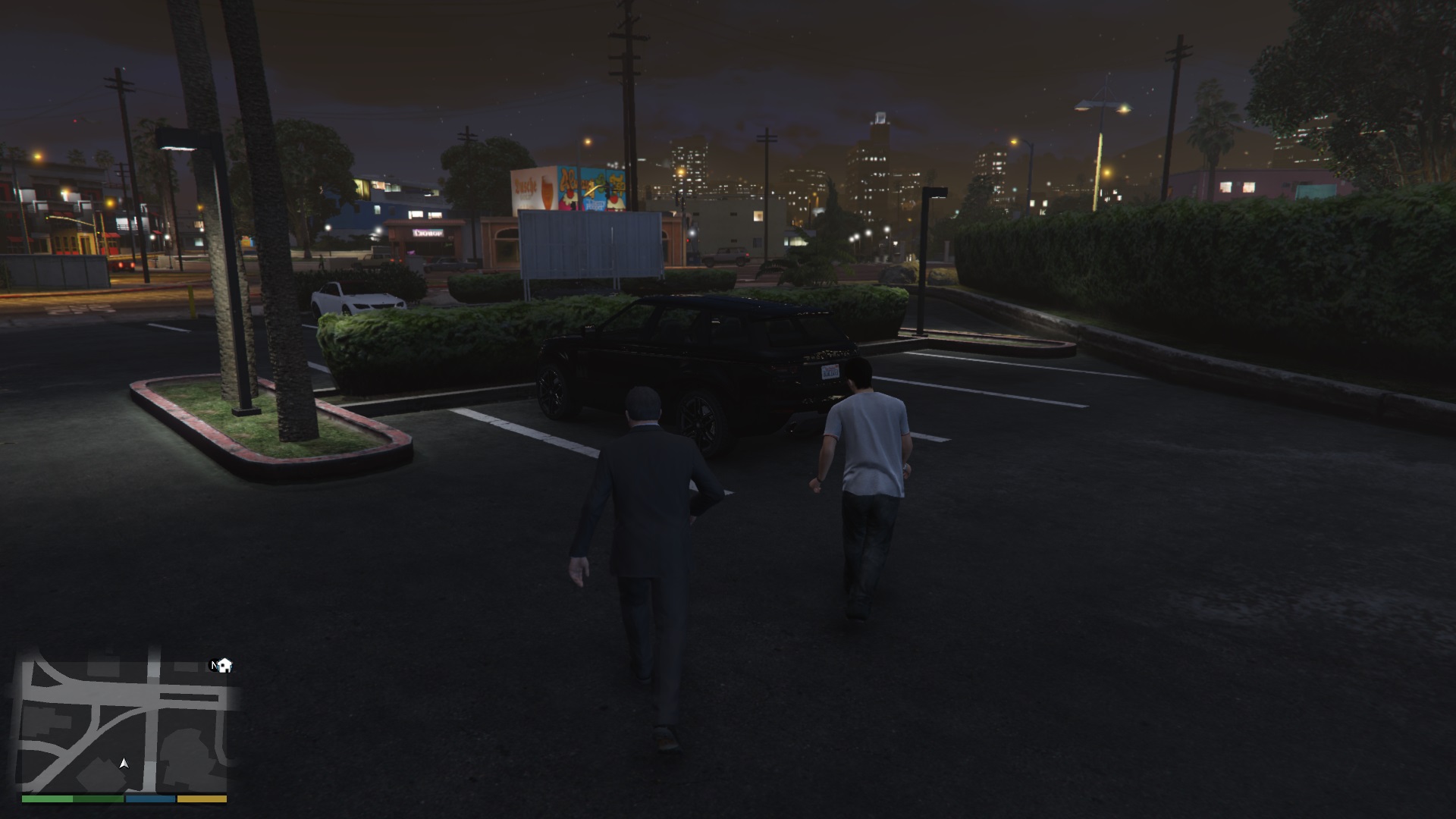This screenshot has width=1456, height=819.
Task: Click the Duscke beer glass billboard graphic
Action: tap(546, 190)
